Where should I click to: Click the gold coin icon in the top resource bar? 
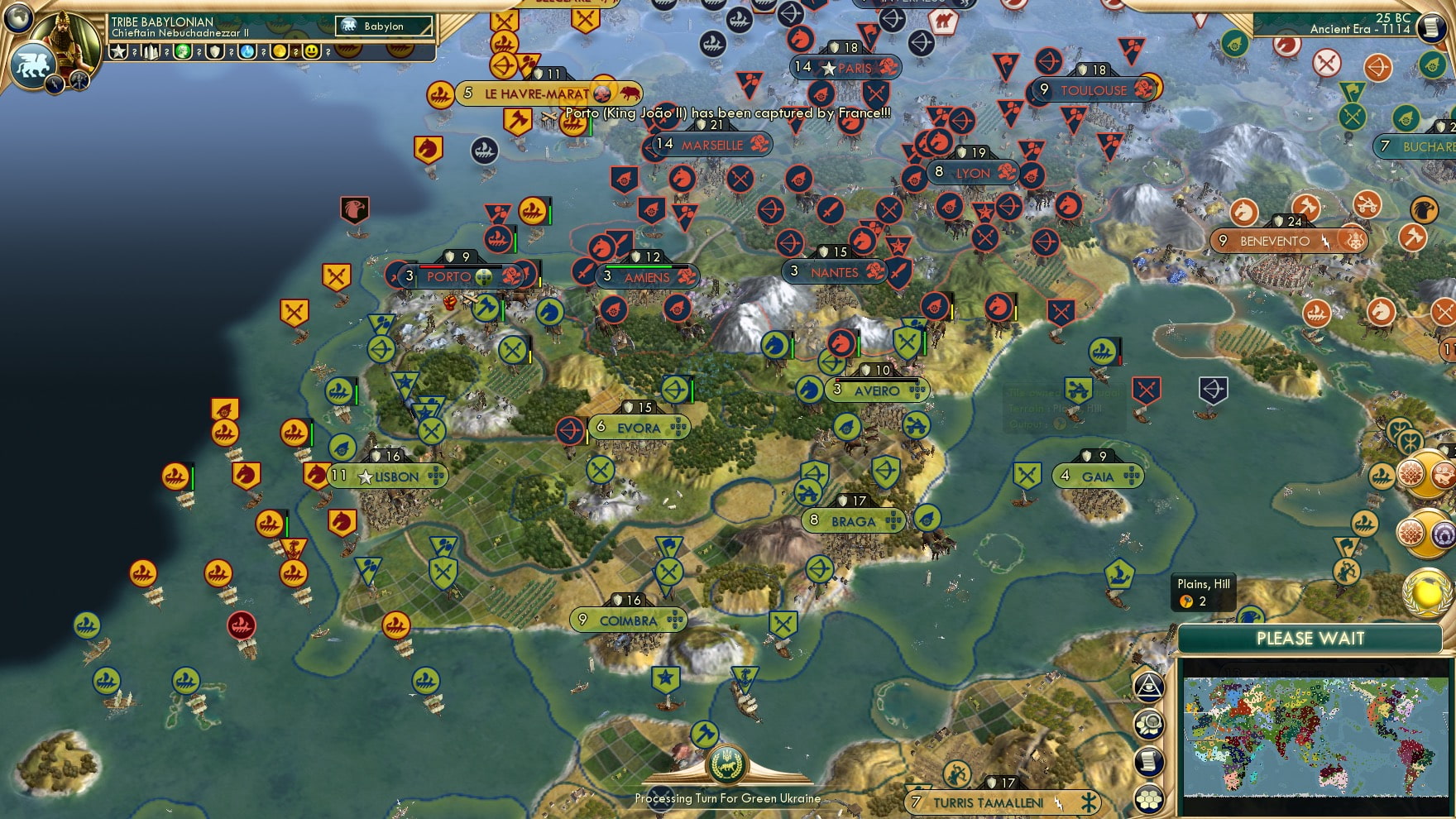[280, 53]
